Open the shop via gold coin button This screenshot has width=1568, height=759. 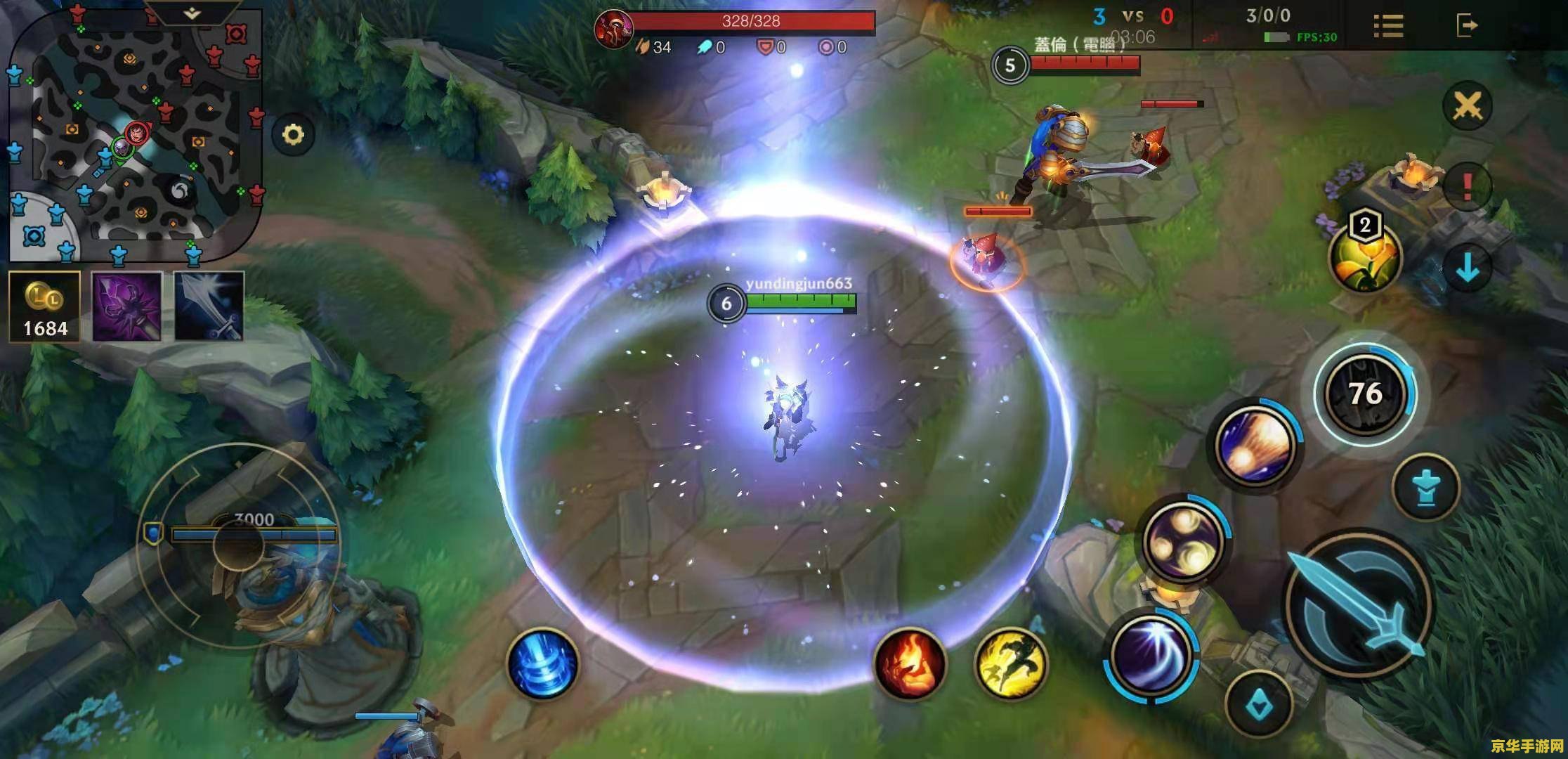pyautogui.click(x=45, y=307)
